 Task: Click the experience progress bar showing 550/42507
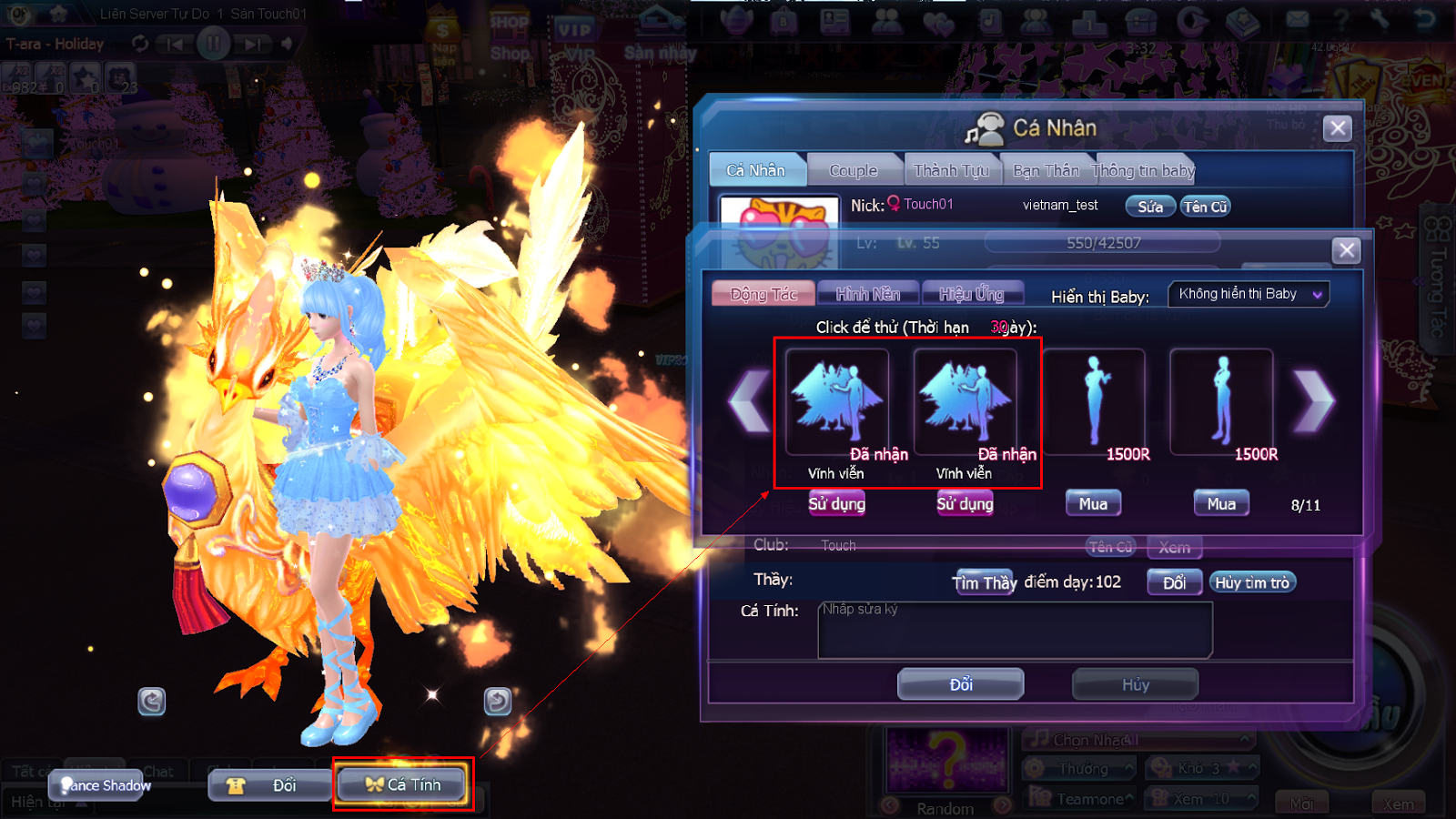1102,243
